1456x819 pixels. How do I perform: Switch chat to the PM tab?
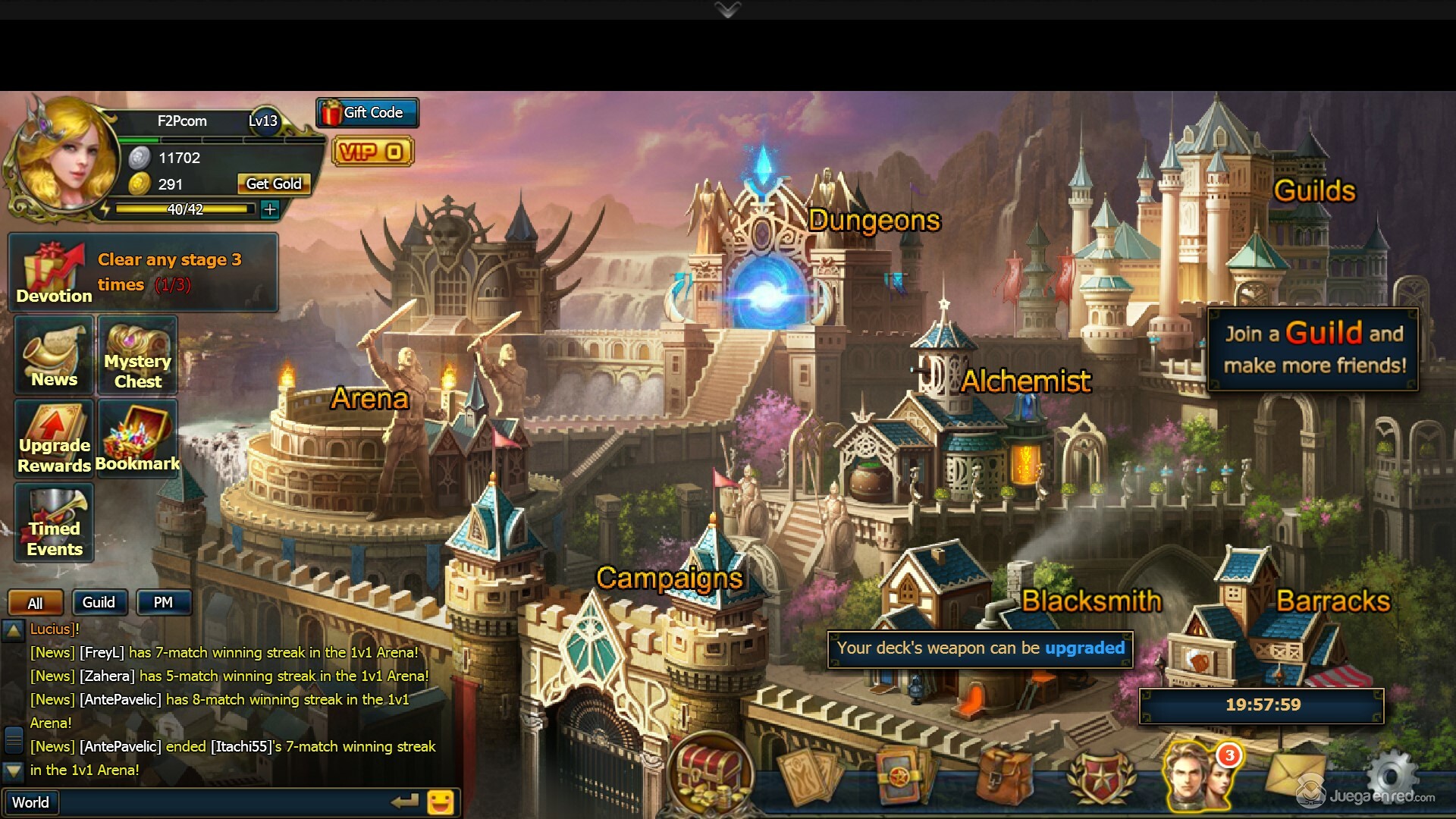(x=163, y=603)
